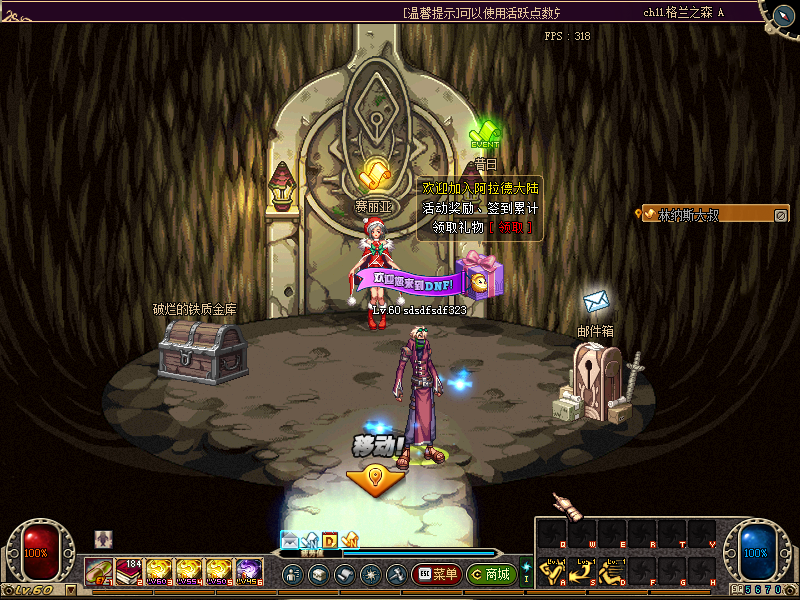
Task: Open the inventory chest round button
Action: click(319, 574)
